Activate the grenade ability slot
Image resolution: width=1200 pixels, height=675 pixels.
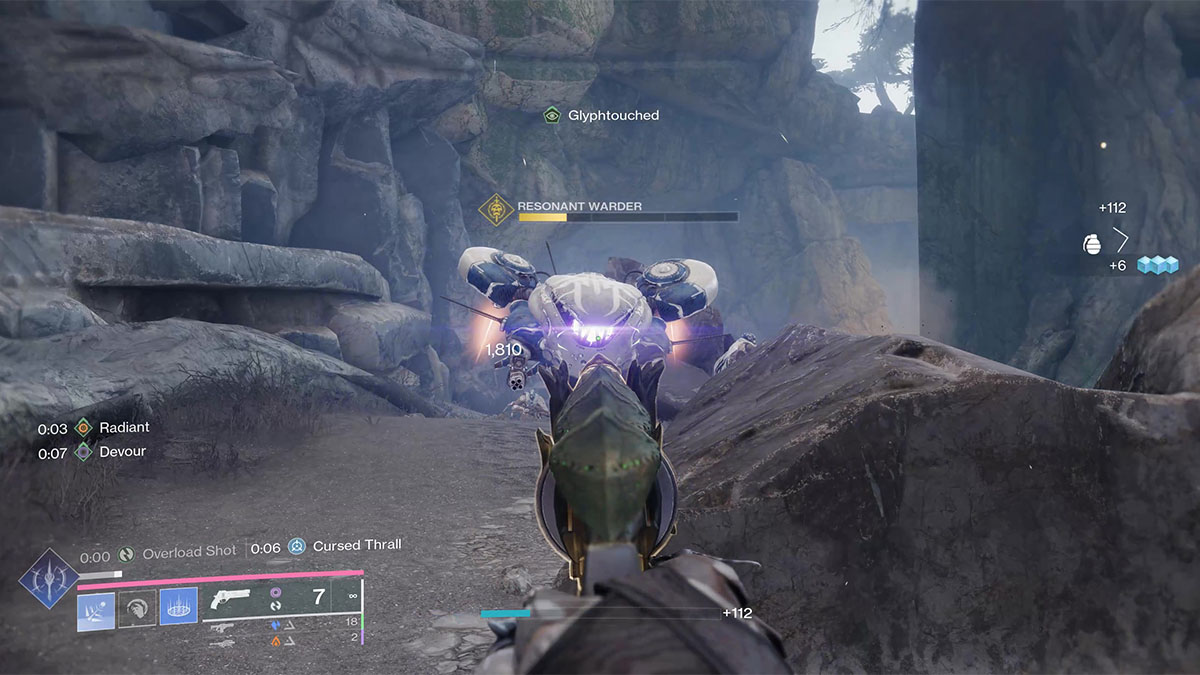click(x=96, y=608)
